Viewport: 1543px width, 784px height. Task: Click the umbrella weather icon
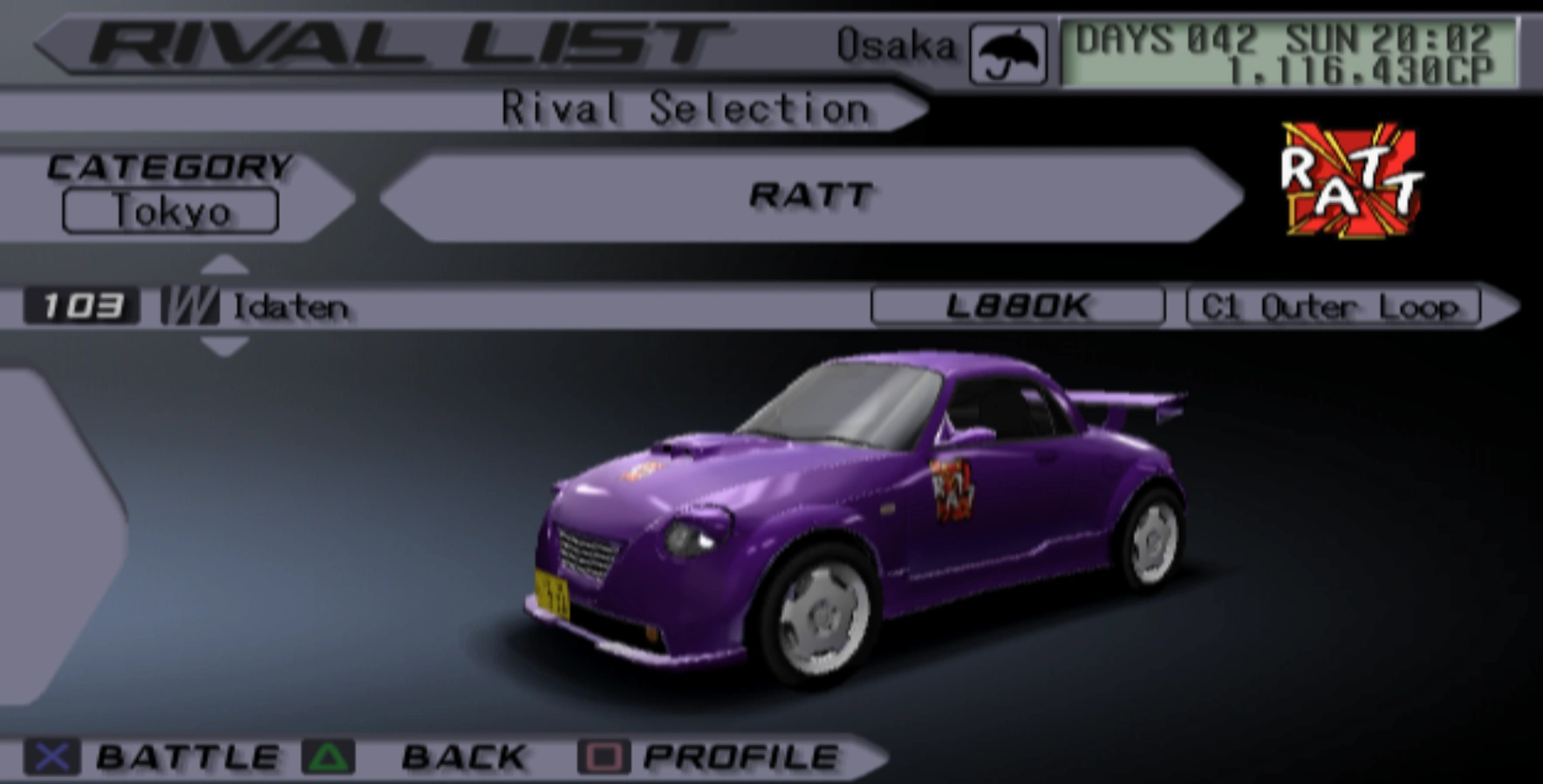coord(1009,54)
